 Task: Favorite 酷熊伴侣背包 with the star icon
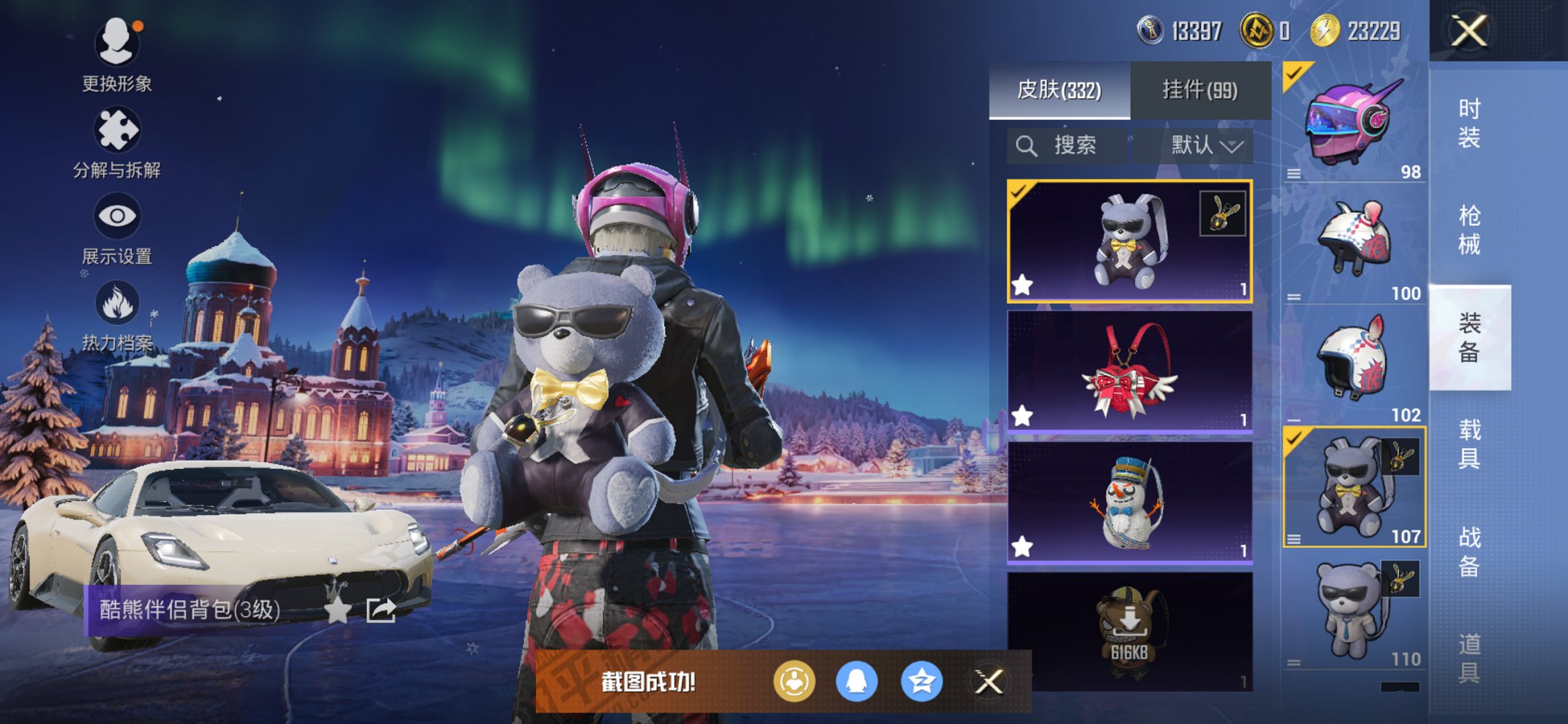337,610
